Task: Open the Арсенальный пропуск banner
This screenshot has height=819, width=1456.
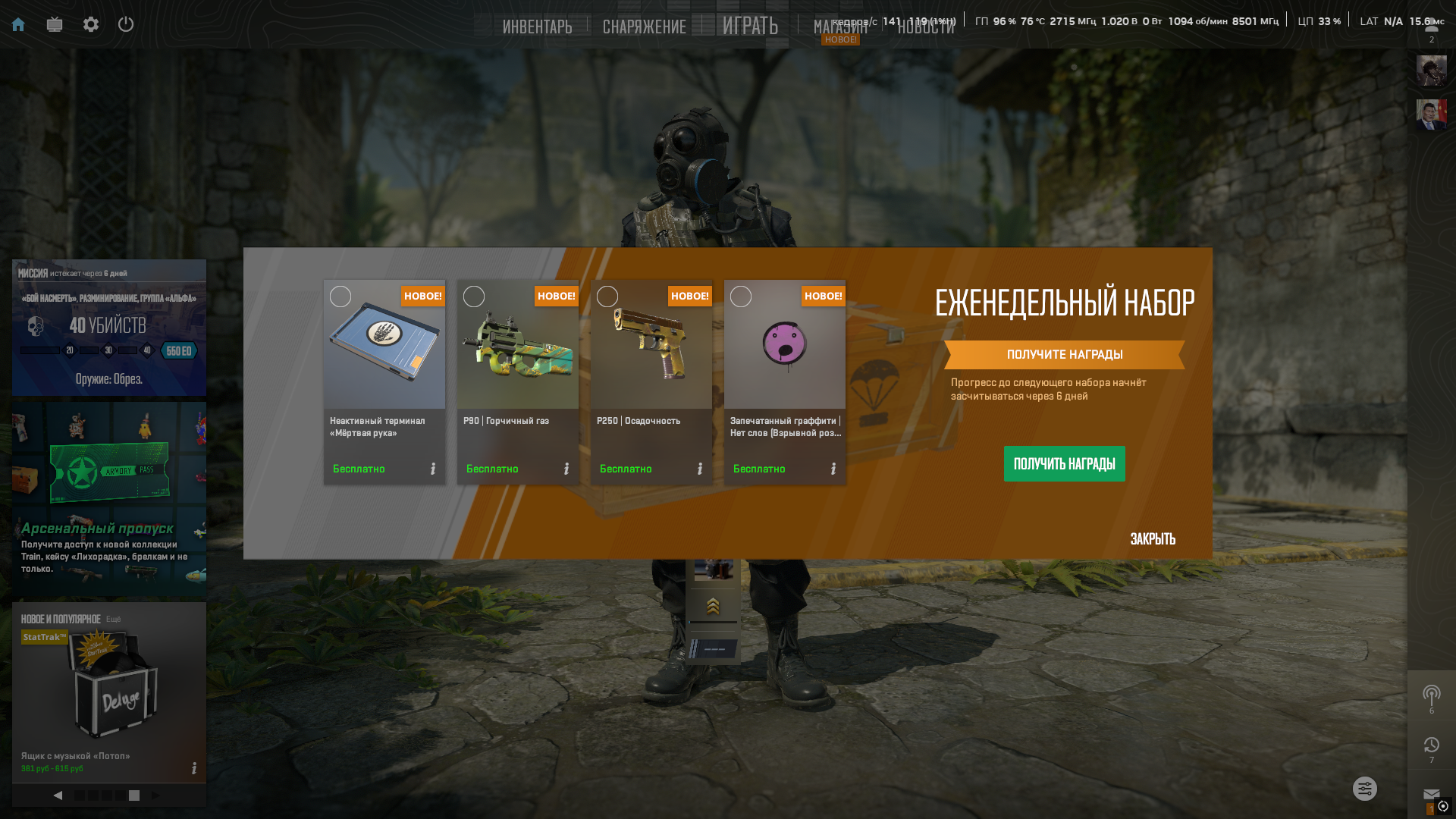Action: [109, 499]
